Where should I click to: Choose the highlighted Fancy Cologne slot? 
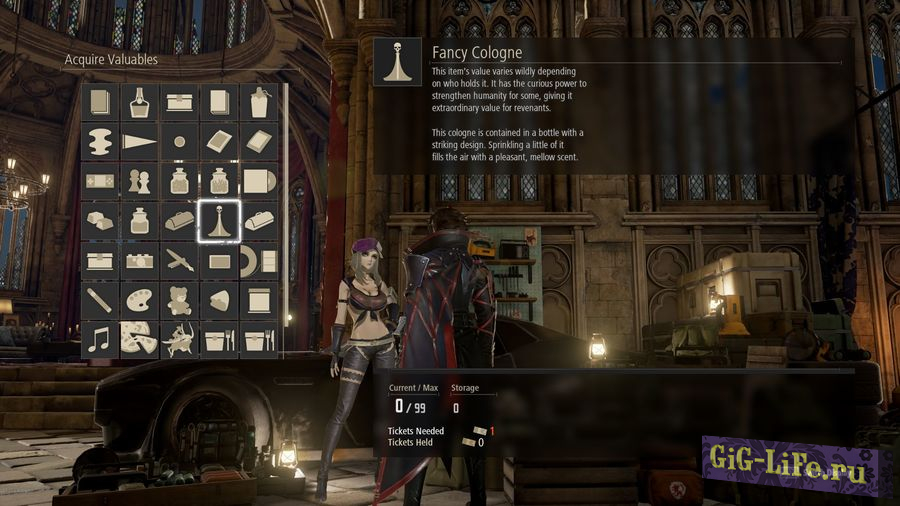tap(219, 220)
